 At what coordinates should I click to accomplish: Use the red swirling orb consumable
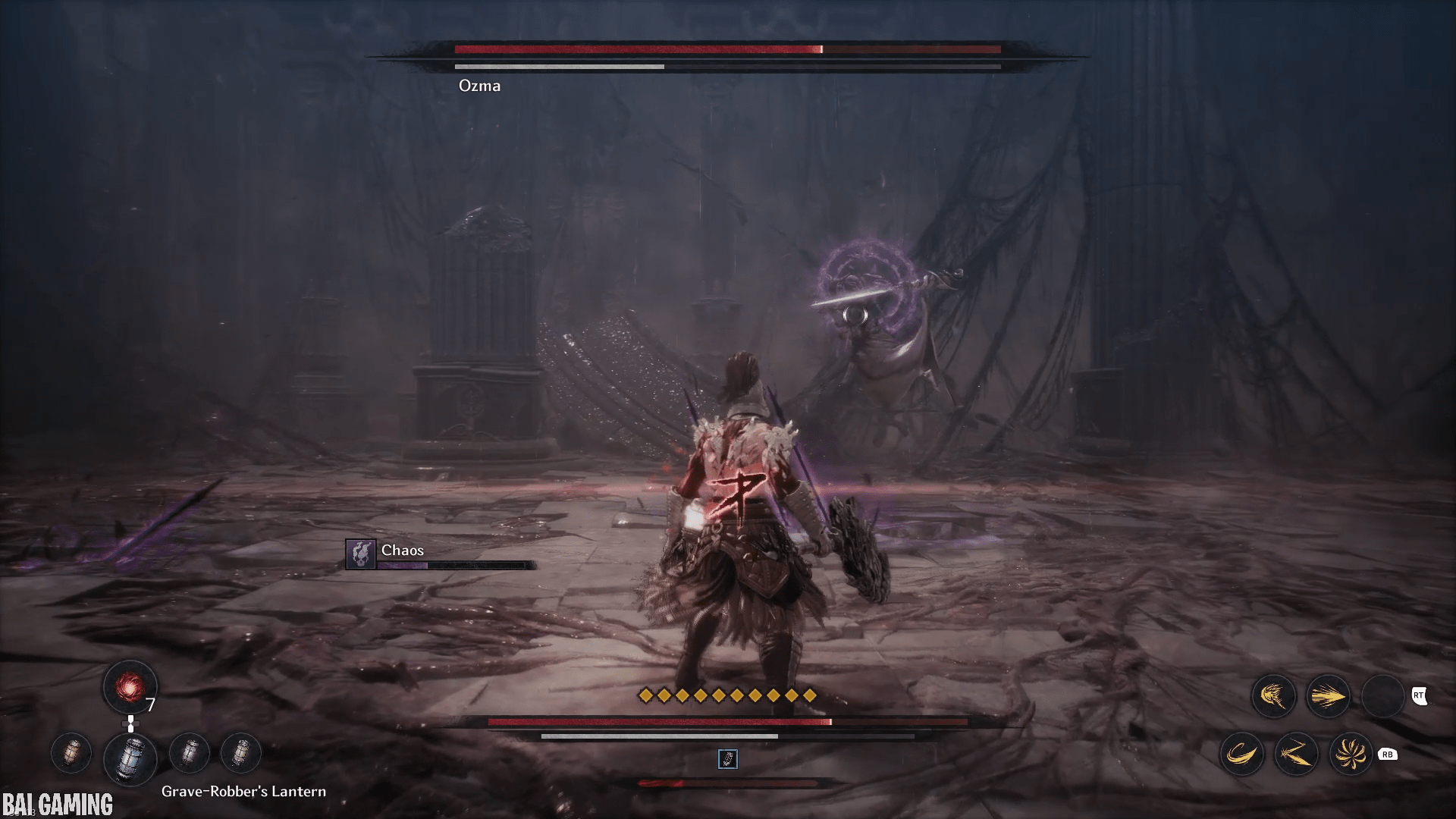click(130, 688)
